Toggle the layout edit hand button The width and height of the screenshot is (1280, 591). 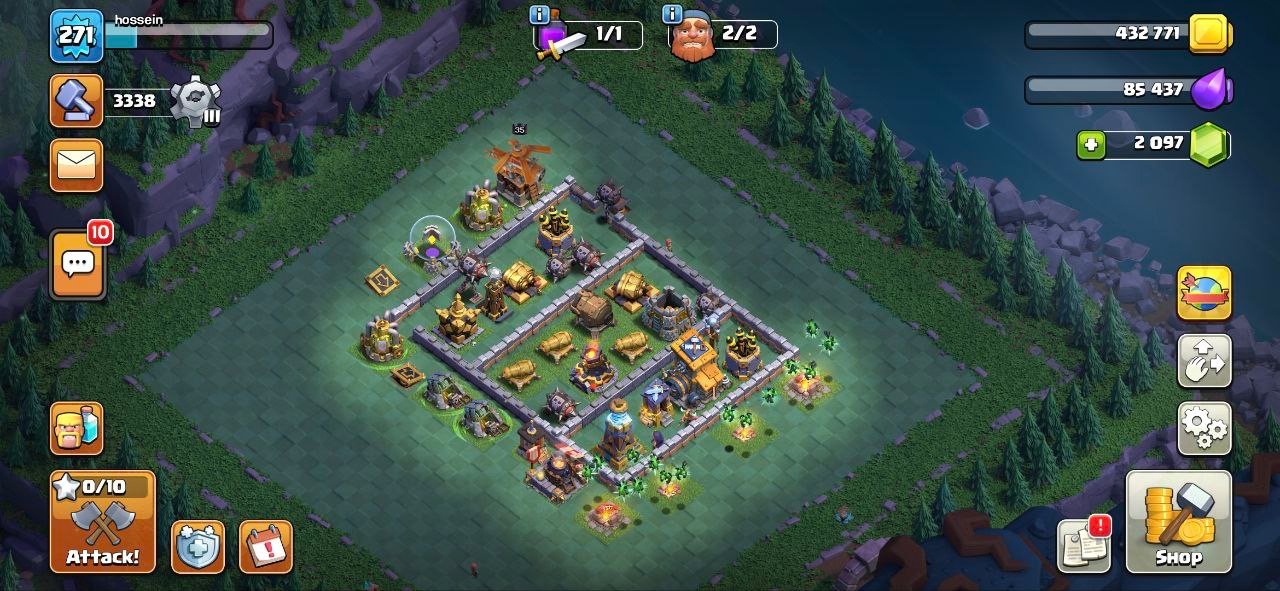click(1204, 361)
